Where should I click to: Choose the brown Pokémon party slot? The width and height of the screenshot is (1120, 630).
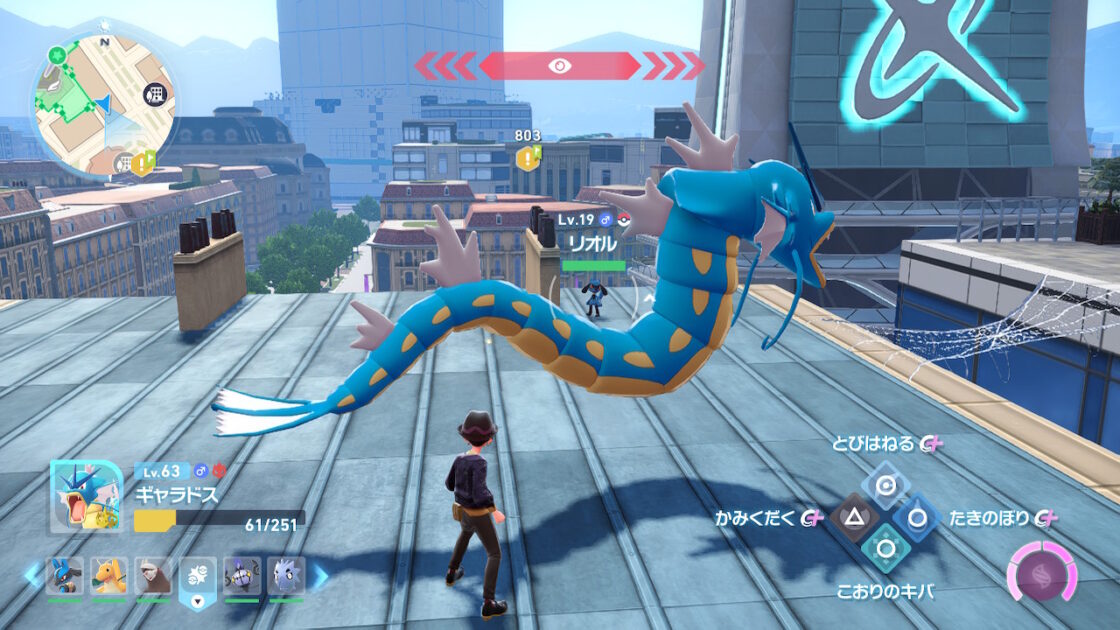[x=153, y=576]
